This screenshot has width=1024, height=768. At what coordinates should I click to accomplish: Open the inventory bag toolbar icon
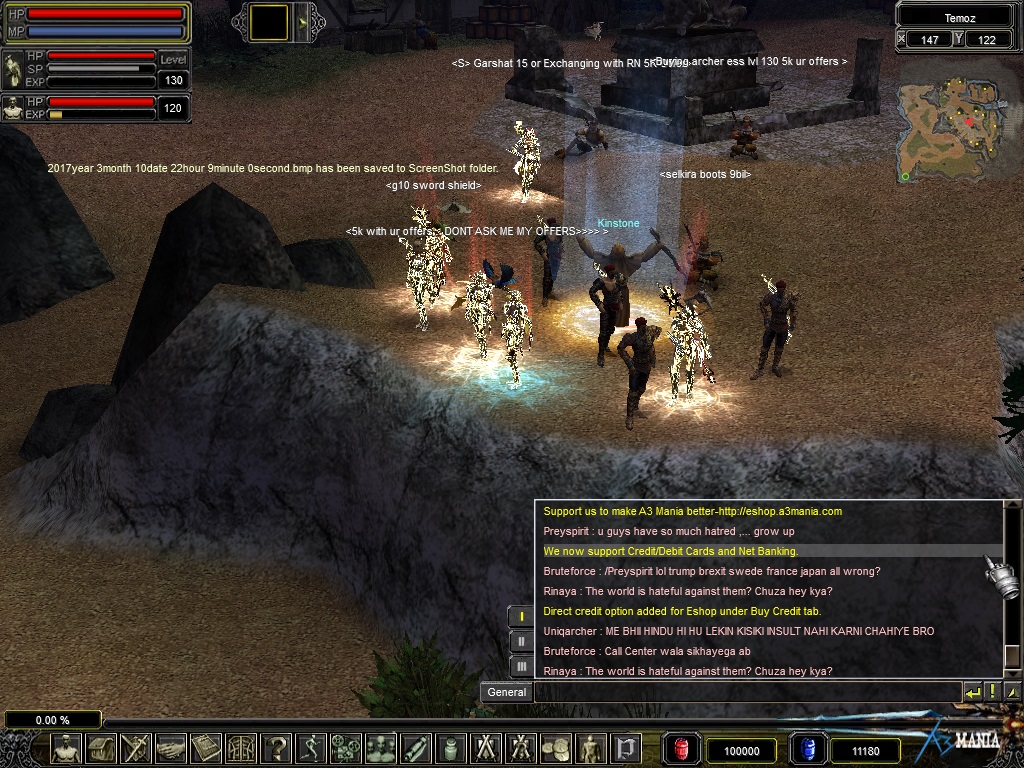pyautogui.click(x=101, y=748)
